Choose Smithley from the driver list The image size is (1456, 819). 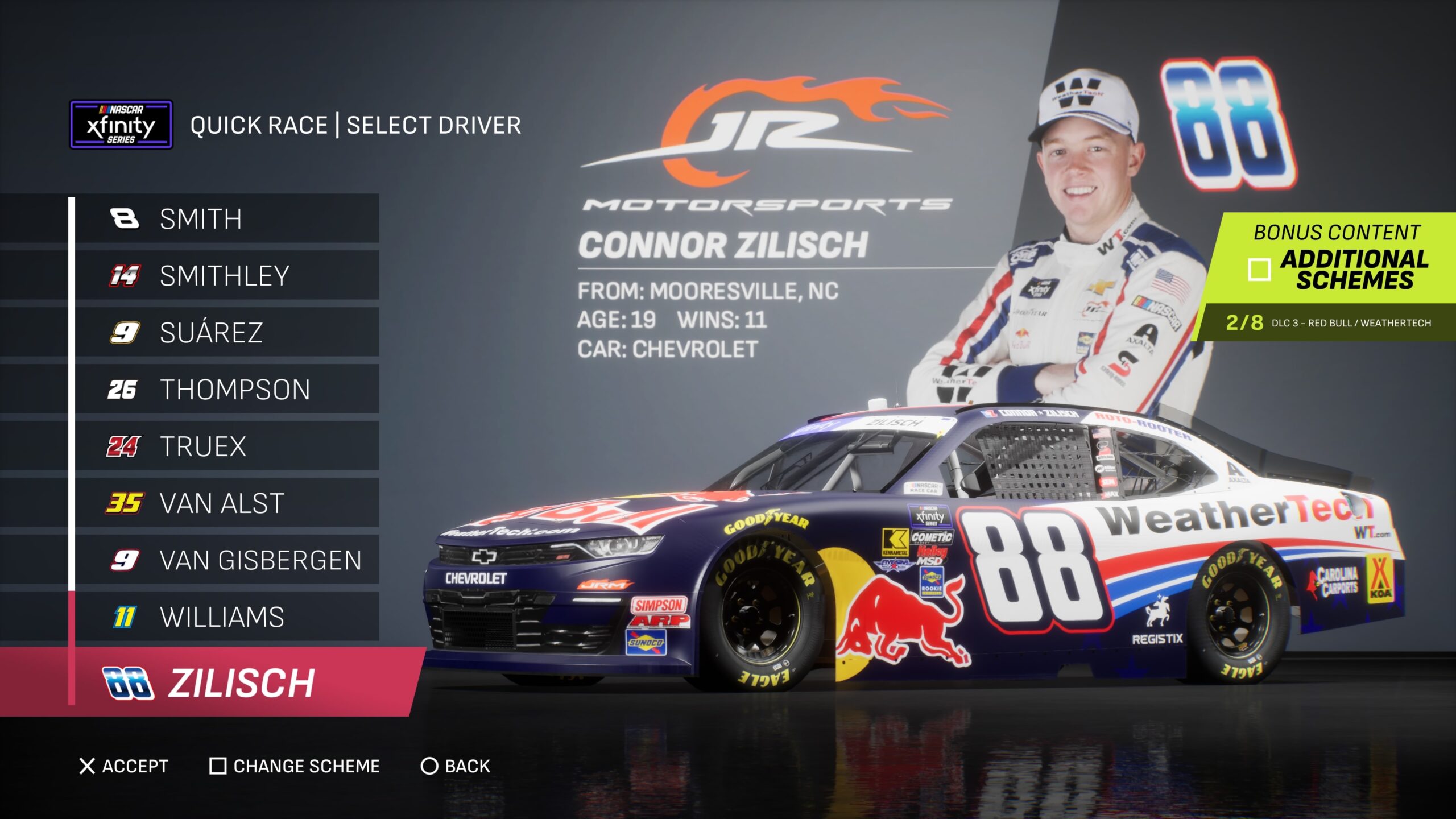pyautogui.click(x=227, y=276)
